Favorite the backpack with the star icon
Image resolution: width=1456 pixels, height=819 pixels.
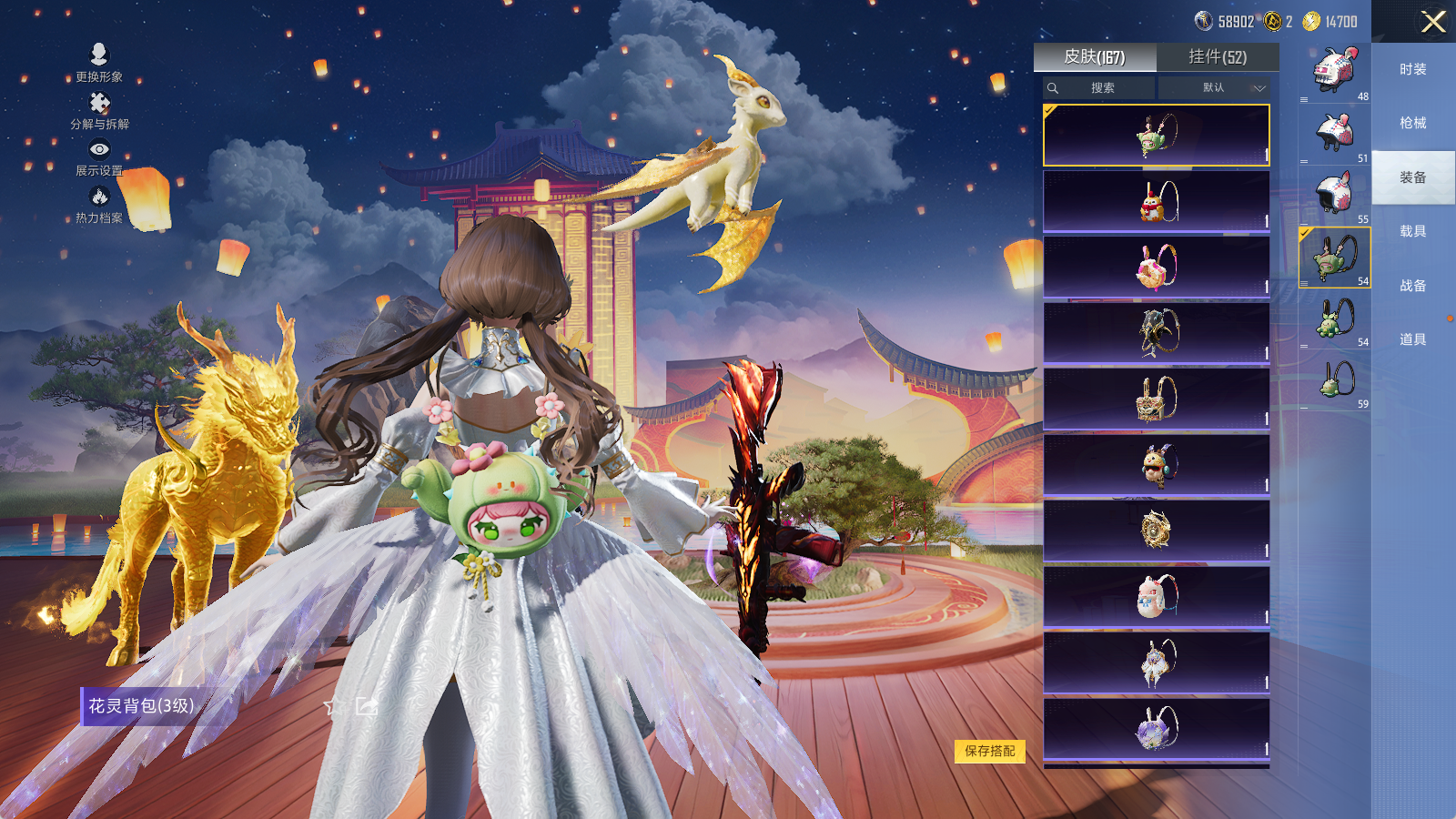pyautogui.click(x=334, y=706)
